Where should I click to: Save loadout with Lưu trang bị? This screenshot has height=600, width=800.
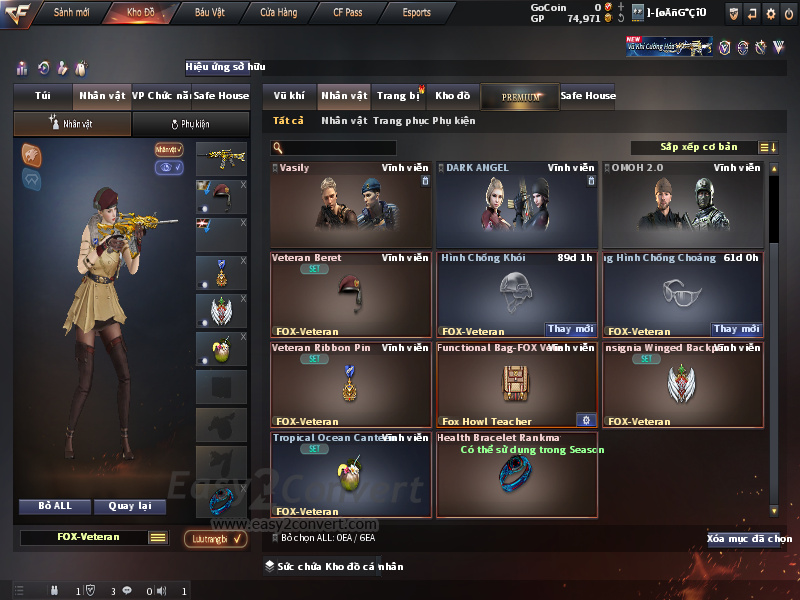click(217, 539)
